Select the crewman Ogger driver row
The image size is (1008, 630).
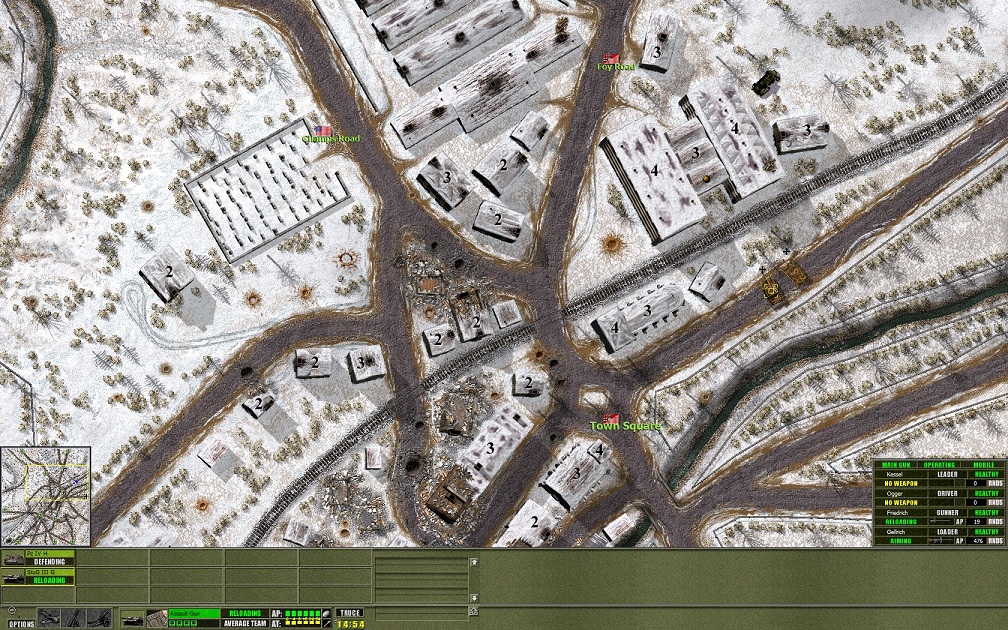939,493
